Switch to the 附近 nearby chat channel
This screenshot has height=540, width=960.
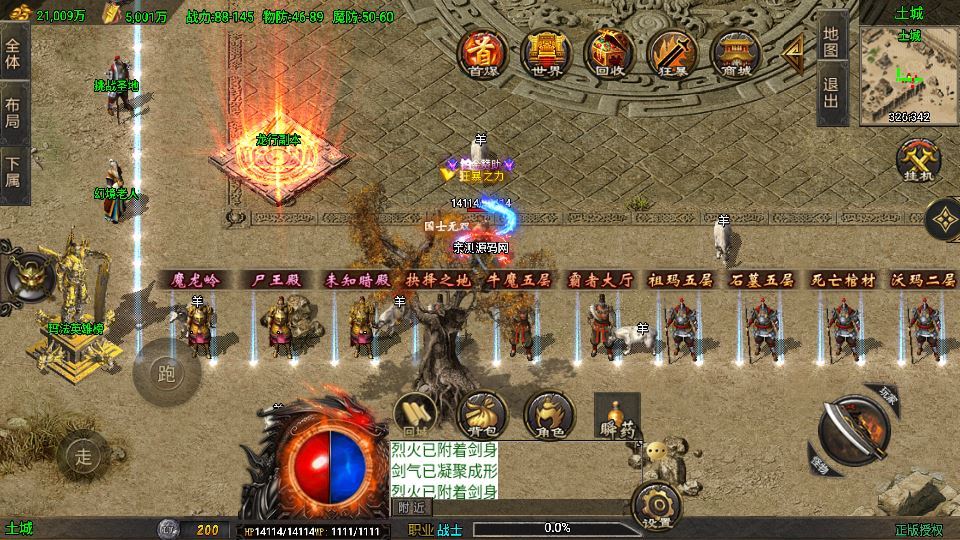coord(411,507)
